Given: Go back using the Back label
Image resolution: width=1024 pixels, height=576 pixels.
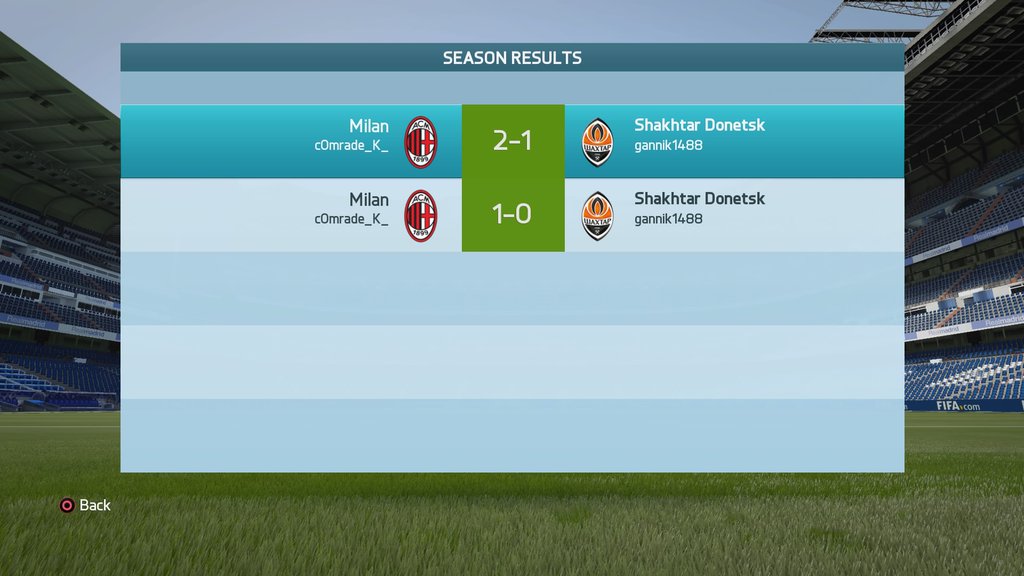Looking at the screenshot, I should click(x=94, y=505).
